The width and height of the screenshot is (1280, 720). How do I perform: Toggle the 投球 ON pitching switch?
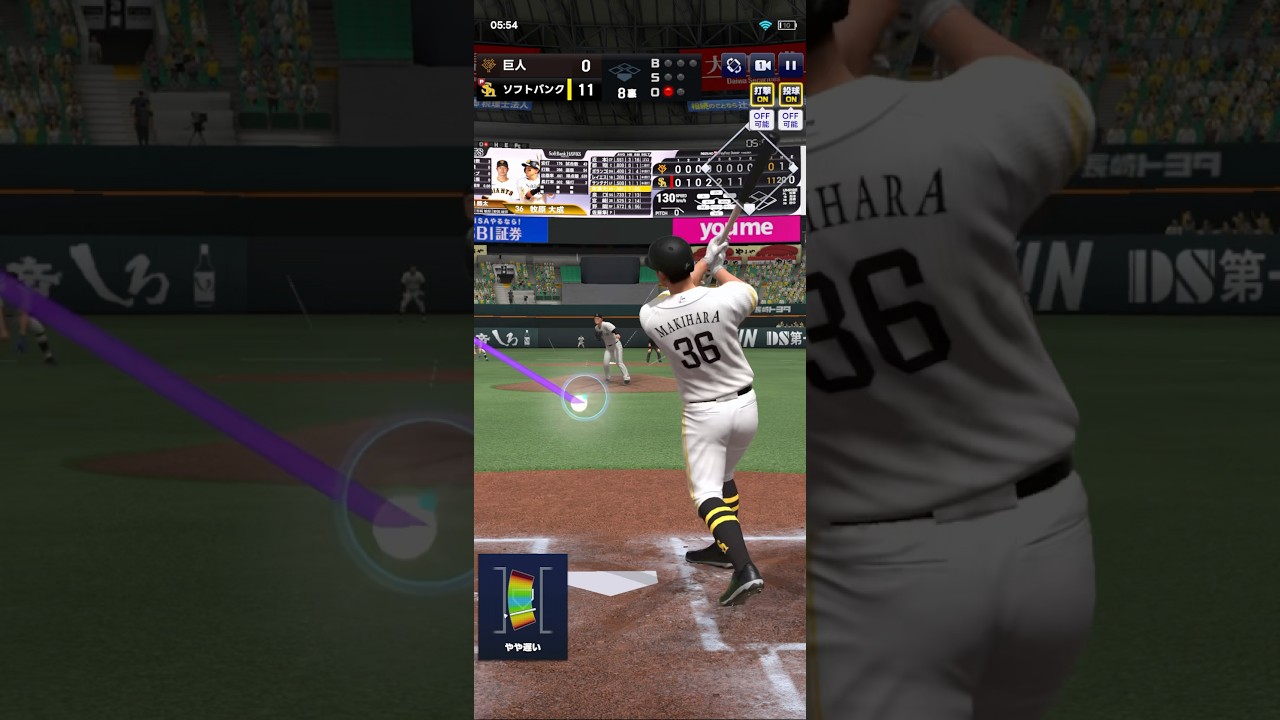[790, 95]
